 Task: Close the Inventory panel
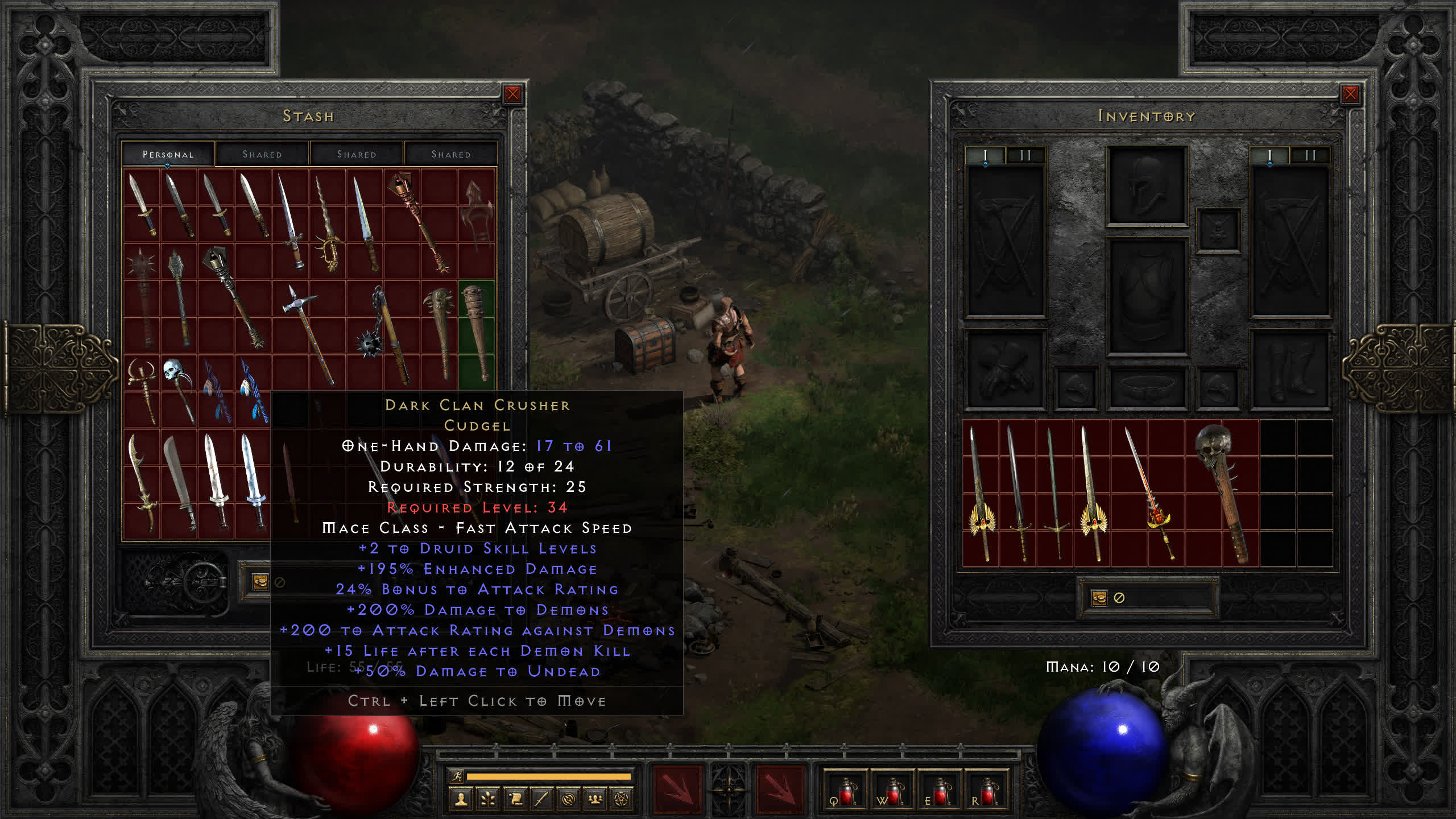pyautogui.click(x=1350, y=94)
